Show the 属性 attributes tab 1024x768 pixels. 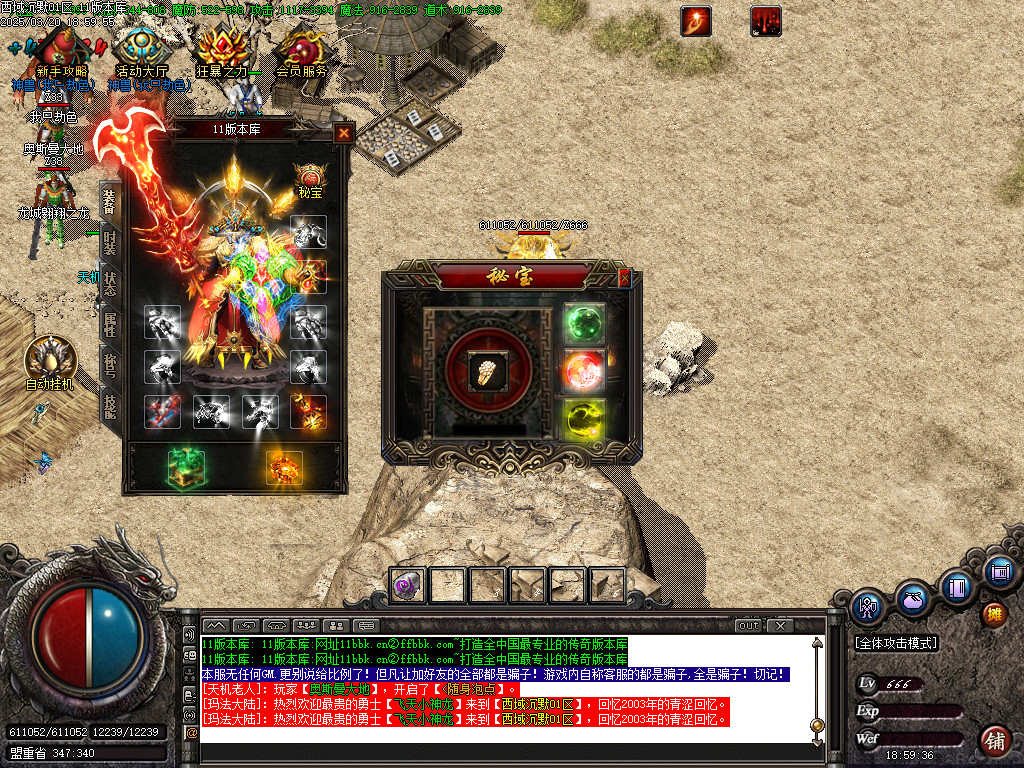(x=110, y=325)
